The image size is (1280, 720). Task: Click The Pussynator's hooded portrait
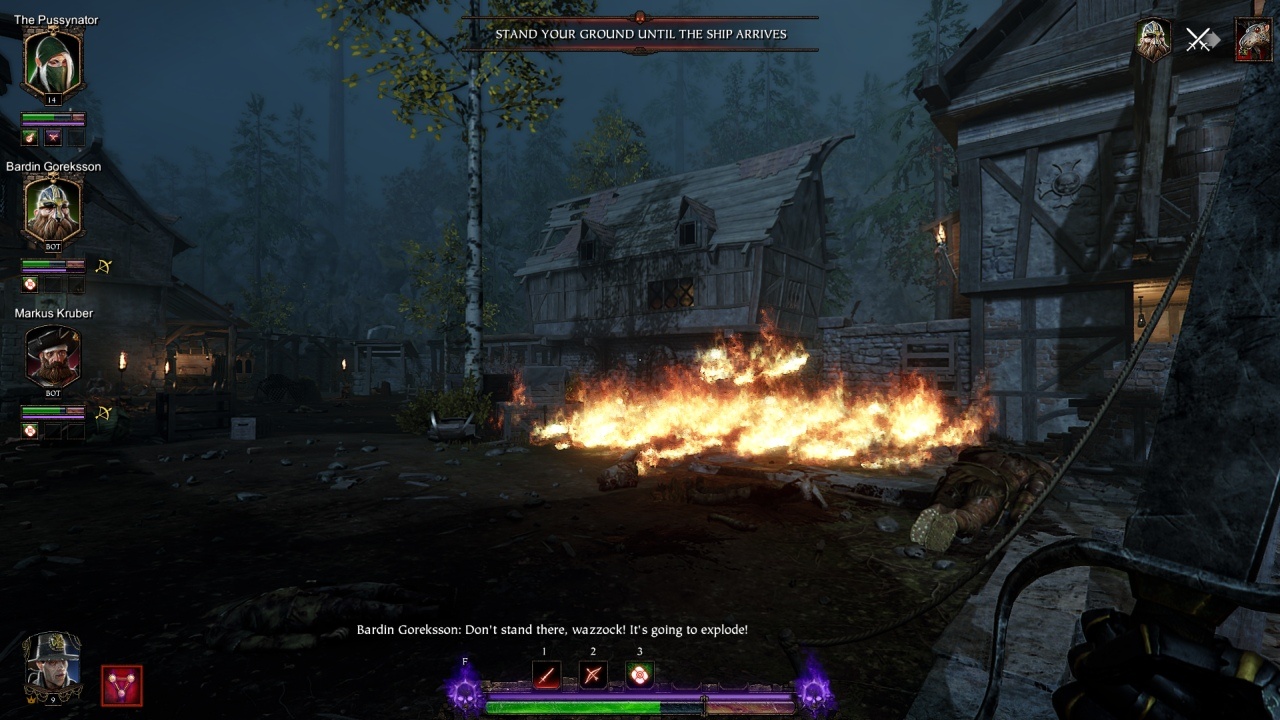click(52, 64)
